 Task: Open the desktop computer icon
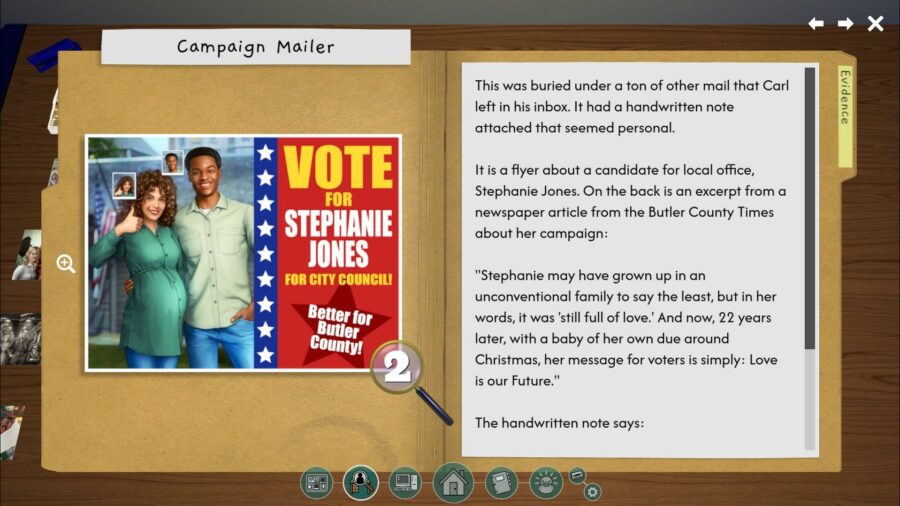405,483
